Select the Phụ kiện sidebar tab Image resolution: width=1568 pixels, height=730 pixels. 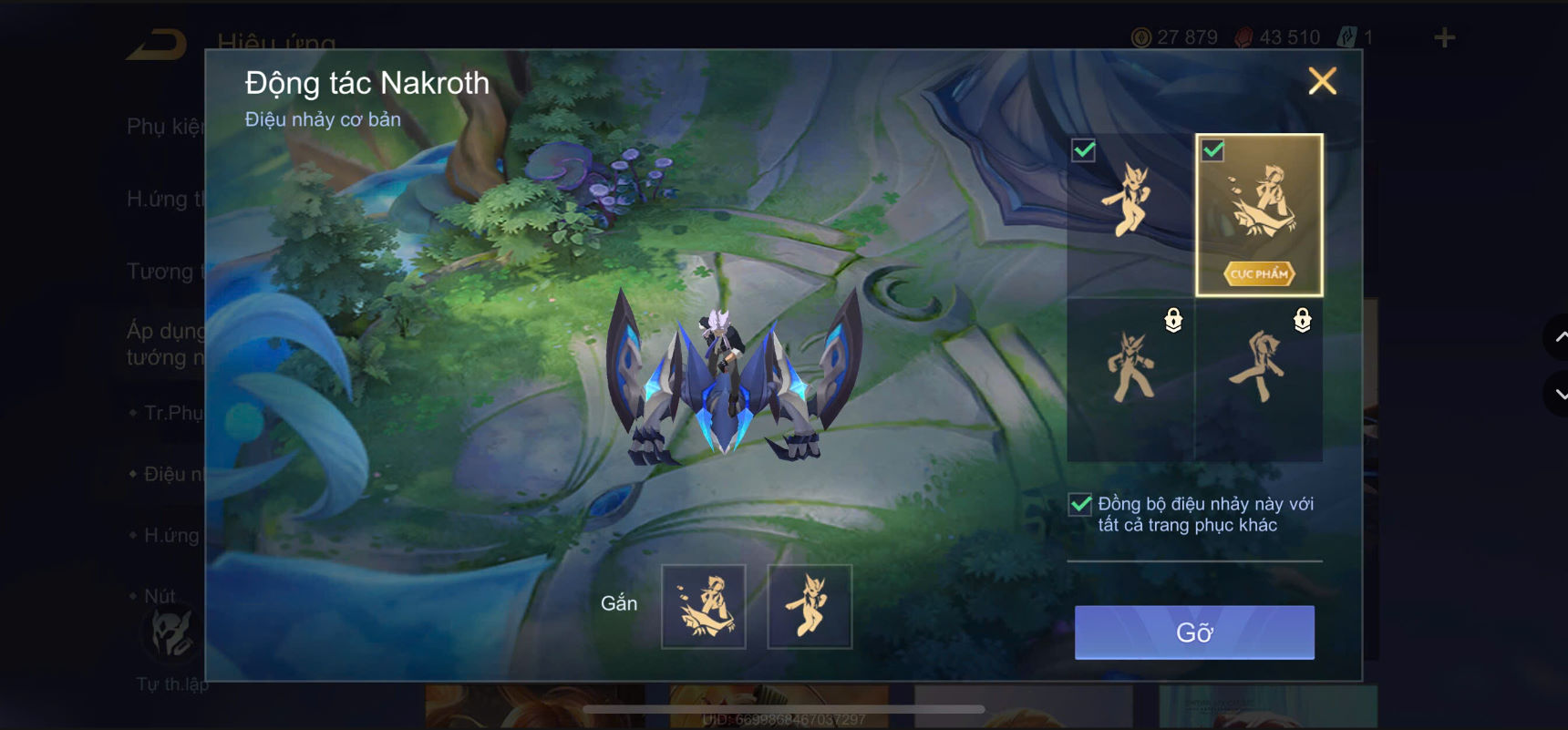point(164,128)
